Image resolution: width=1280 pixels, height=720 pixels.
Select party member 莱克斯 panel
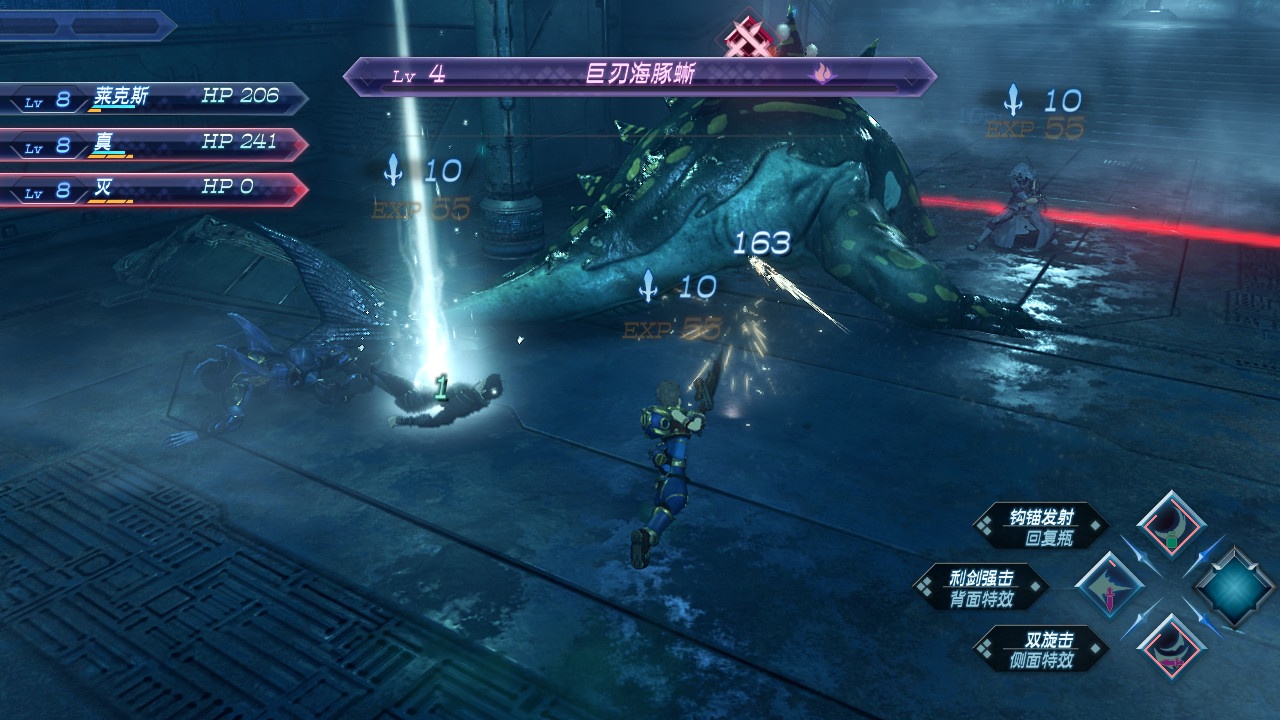coord(153,98)
